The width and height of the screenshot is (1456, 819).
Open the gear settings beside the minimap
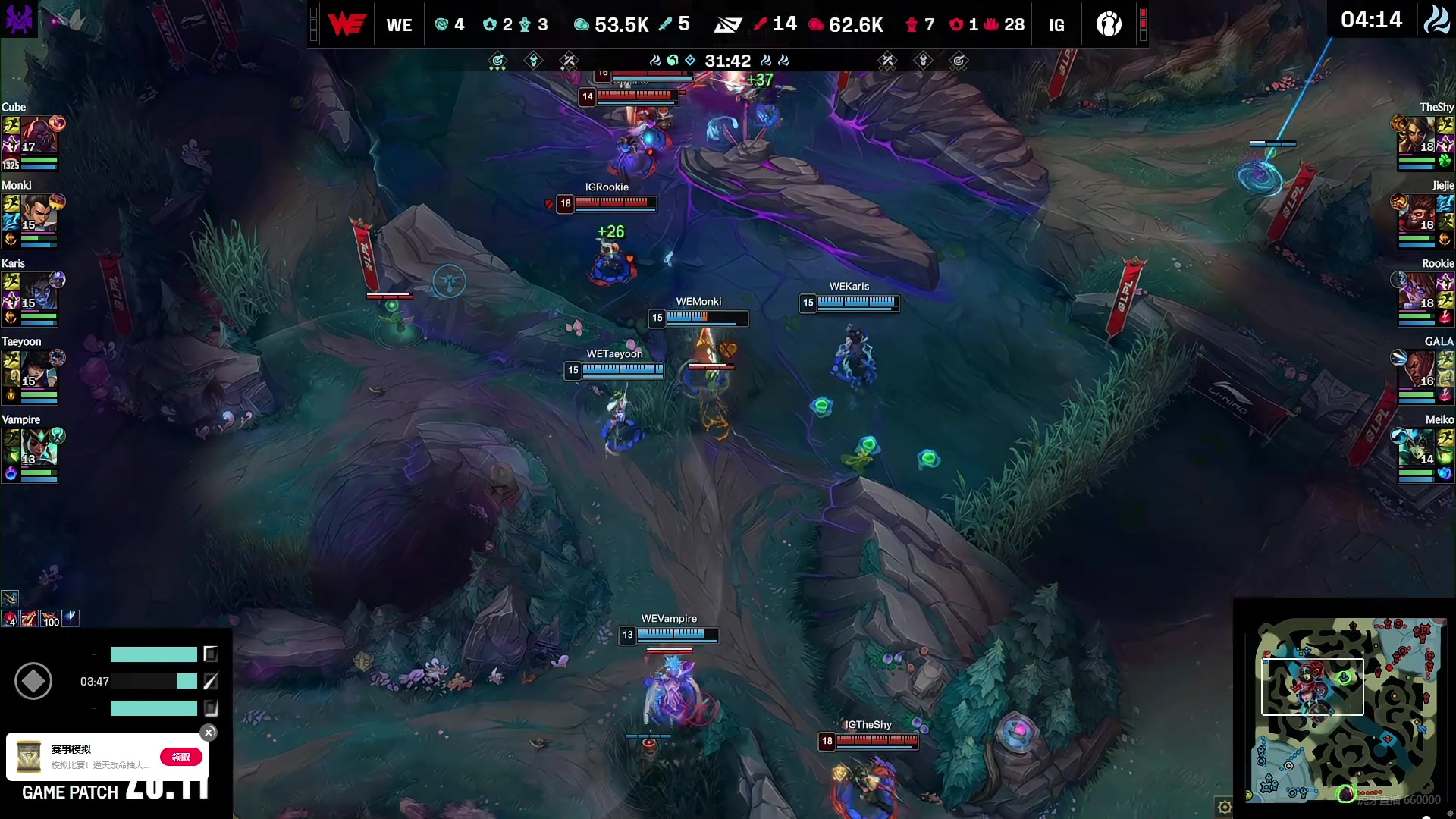pyautogui.click(x=1224, y=807)
